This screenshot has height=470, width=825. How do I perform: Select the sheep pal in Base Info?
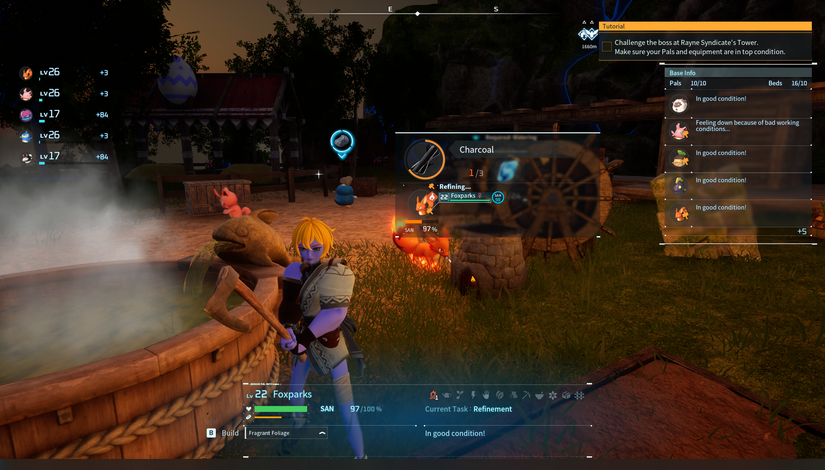point(679,103)
